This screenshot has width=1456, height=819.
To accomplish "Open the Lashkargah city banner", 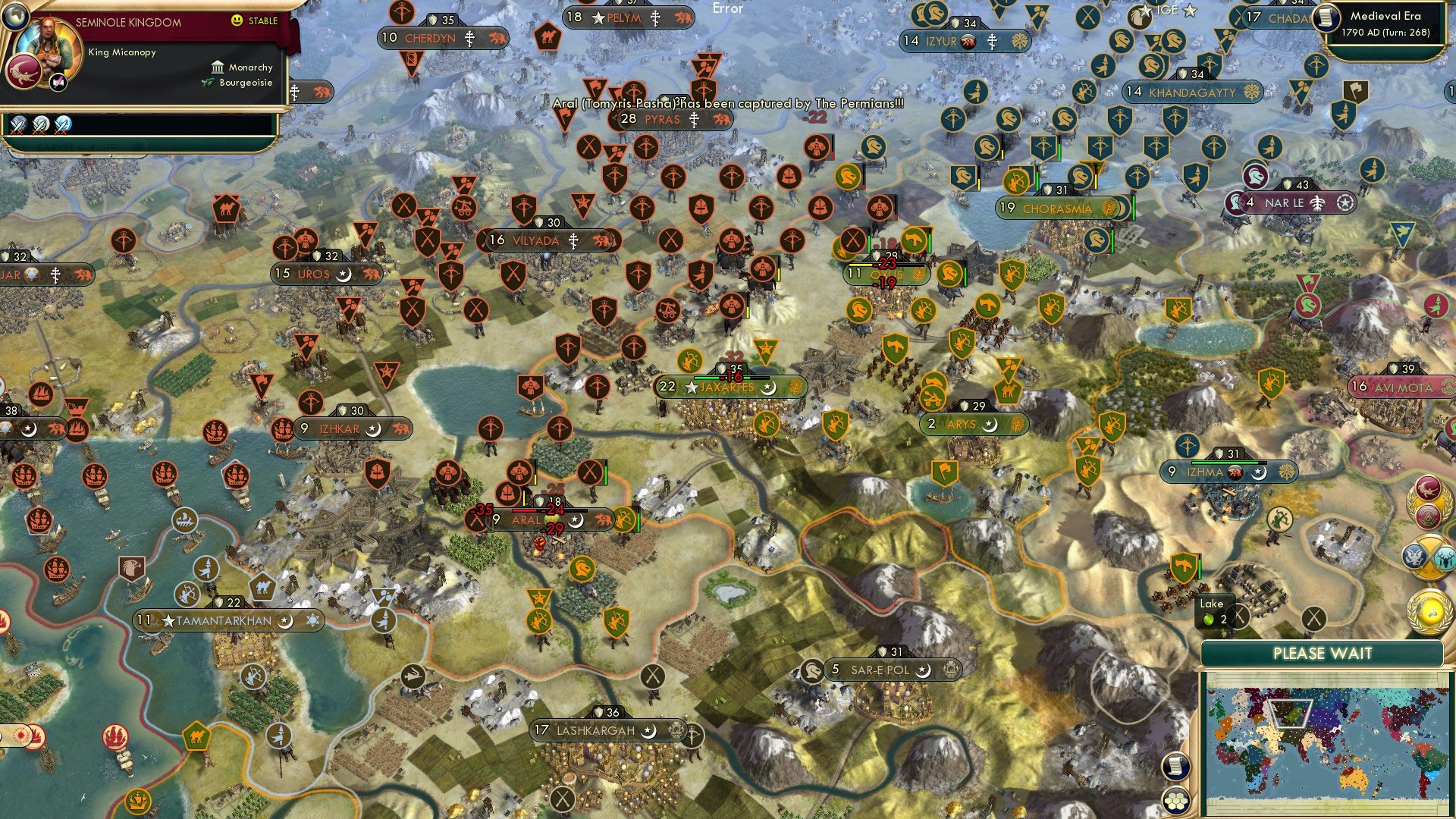I will 595,730.
